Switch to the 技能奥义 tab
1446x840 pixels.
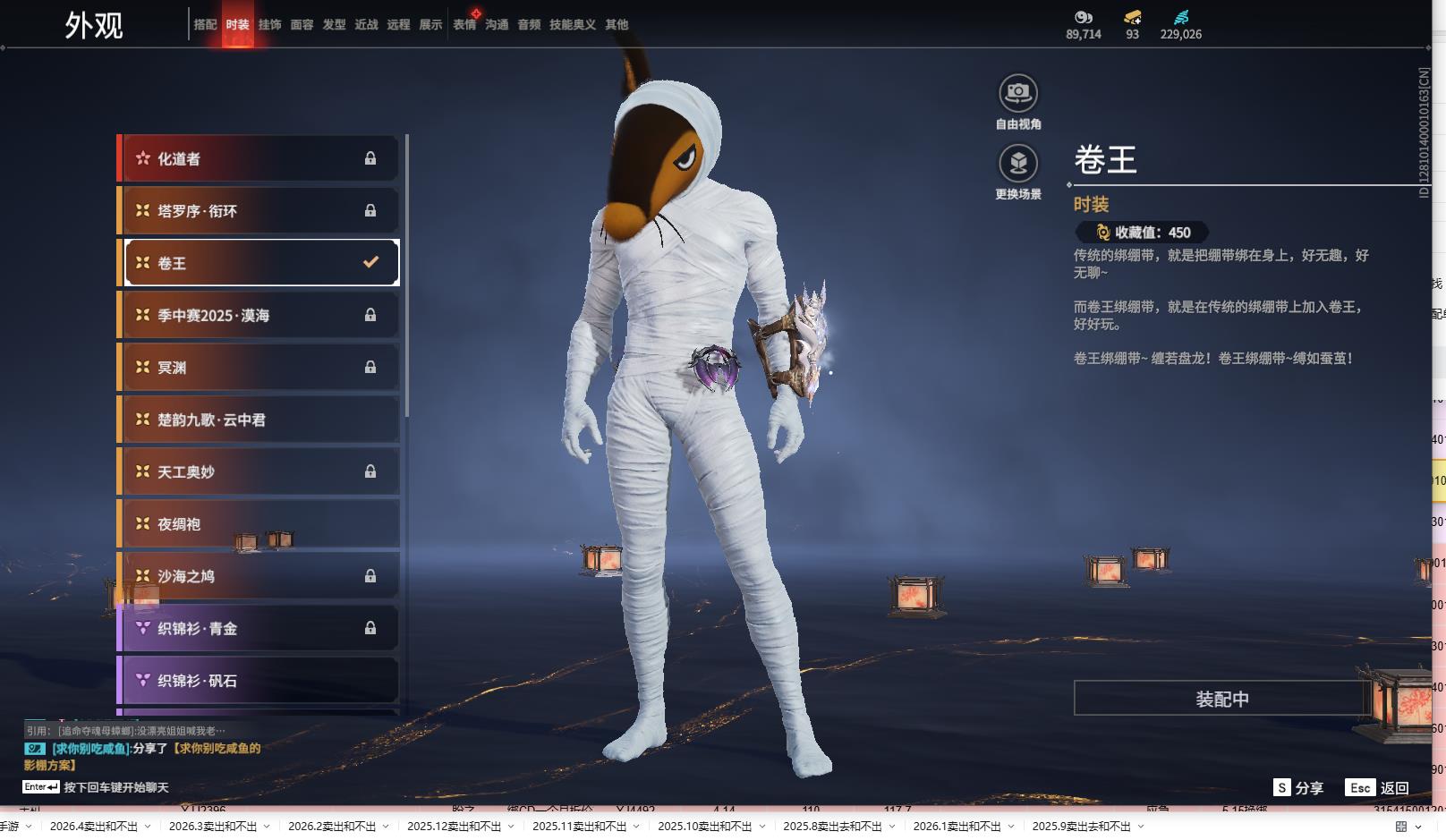pyautogui.click(x=572, y=25)
